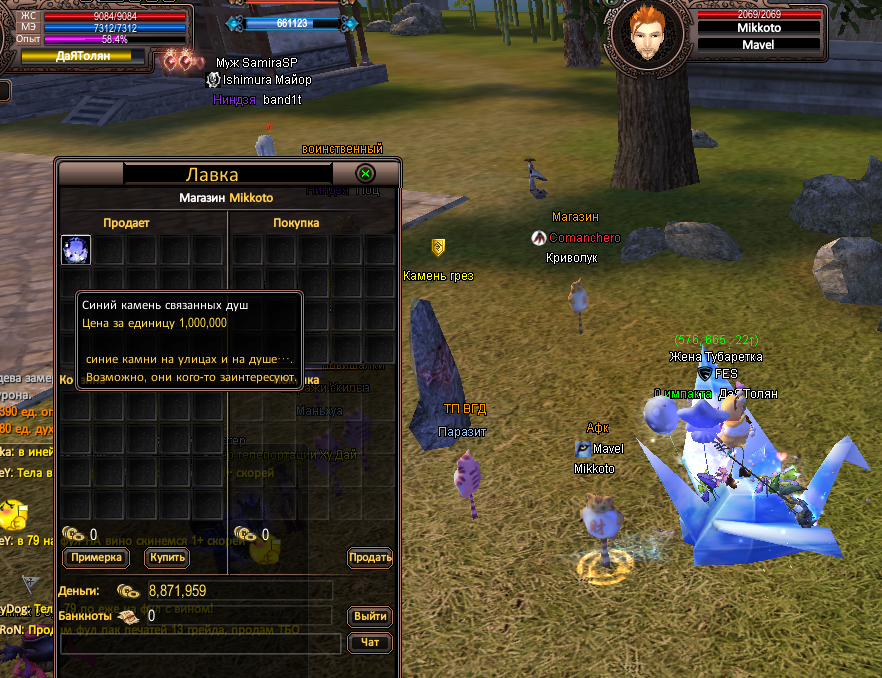Viewport: 882px width, 678px height.
Task: Close the Лавка shop window
Action: click(366, 173)
